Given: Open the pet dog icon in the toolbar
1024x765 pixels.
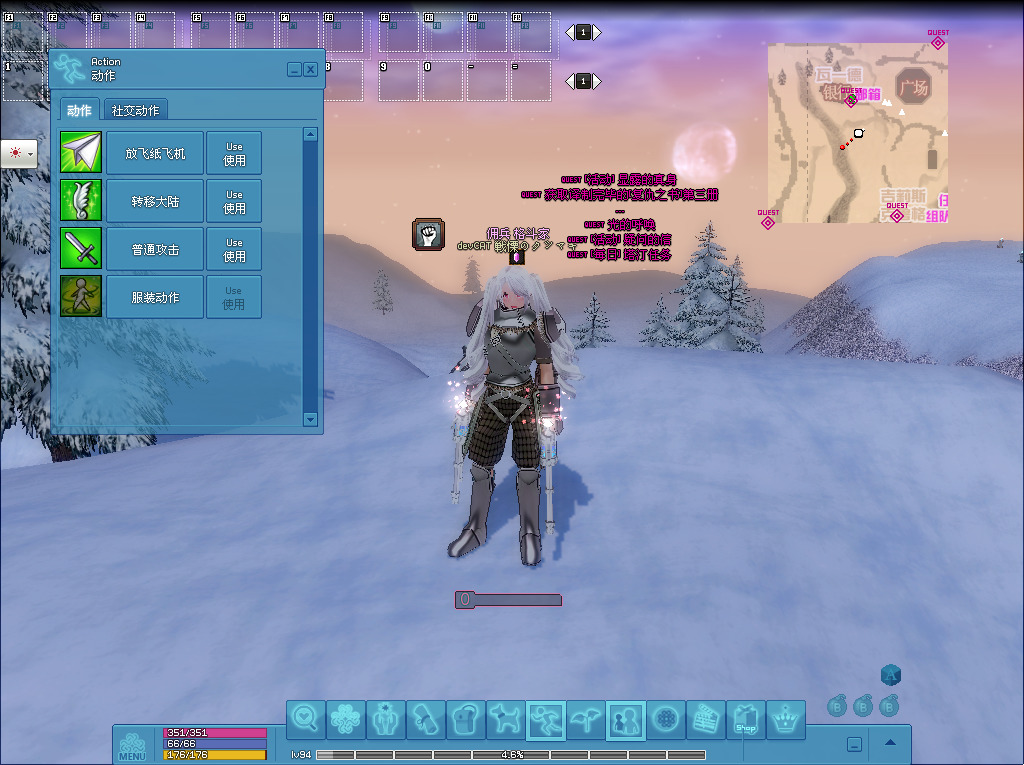Looking at the screenshot, I should 506,720.
